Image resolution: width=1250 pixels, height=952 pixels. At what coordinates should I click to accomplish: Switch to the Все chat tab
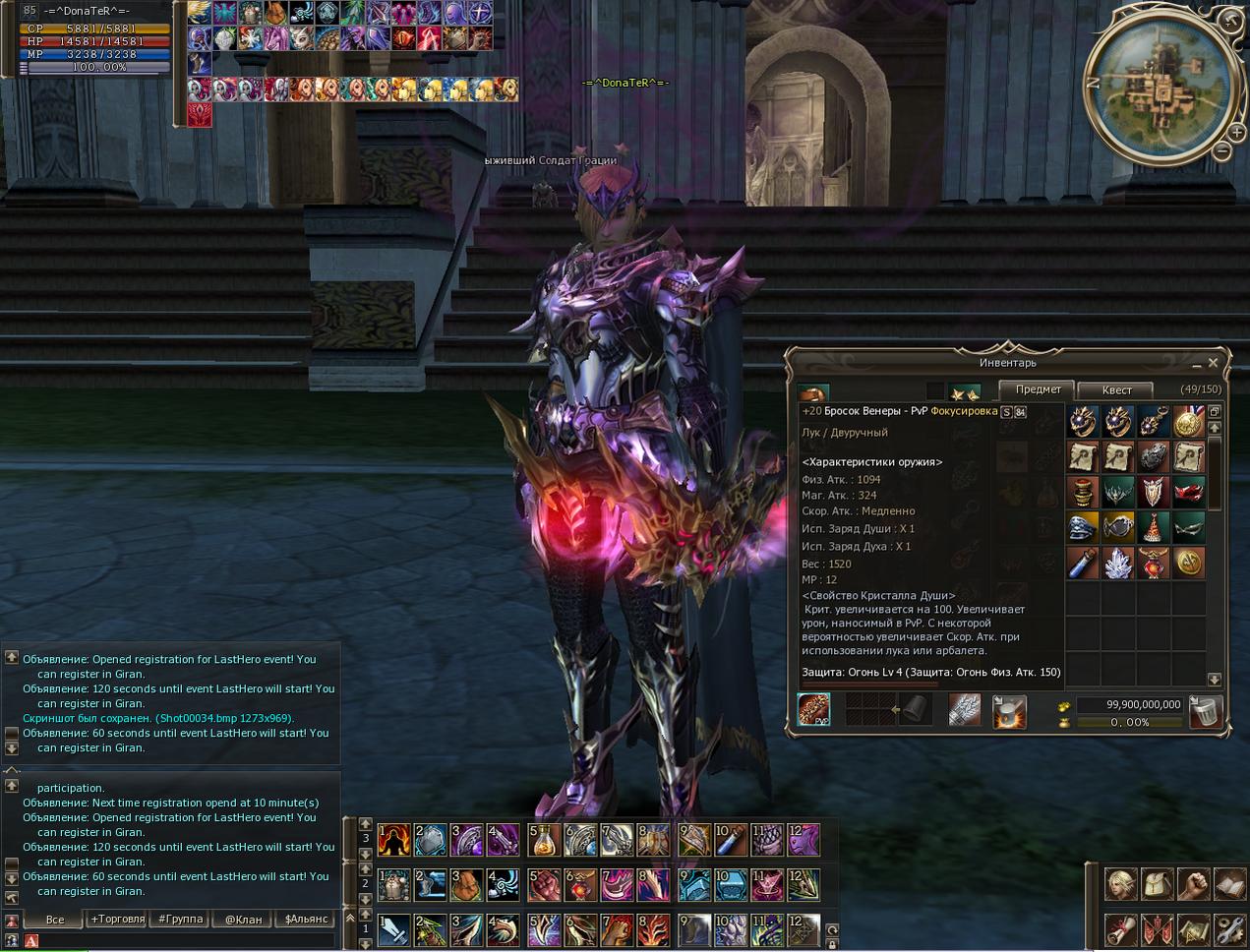tap(55, 920)
